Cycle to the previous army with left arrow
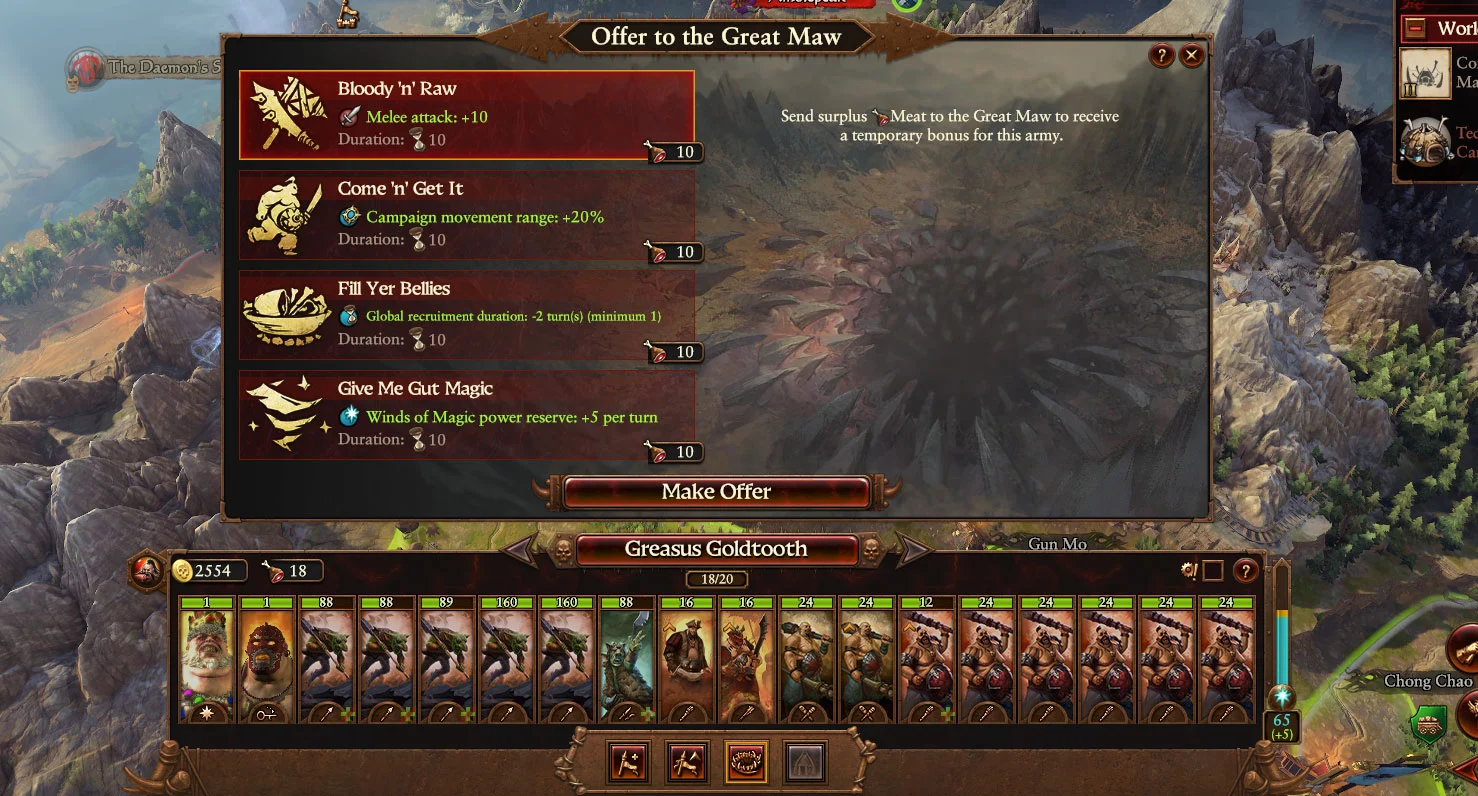 click(520, 549)
